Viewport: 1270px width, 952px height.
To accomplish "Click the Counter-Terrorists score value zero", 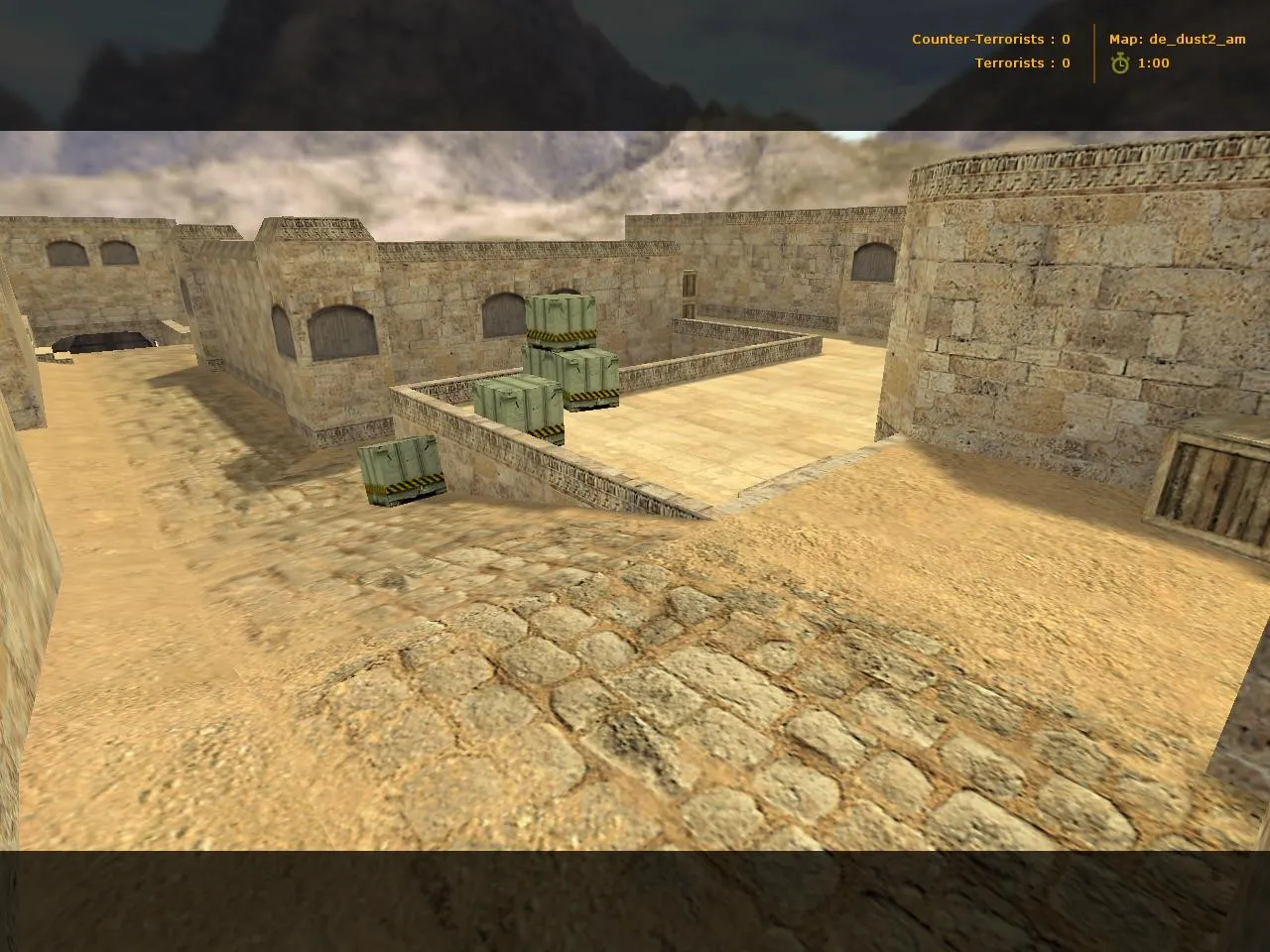I will 1065,39.
